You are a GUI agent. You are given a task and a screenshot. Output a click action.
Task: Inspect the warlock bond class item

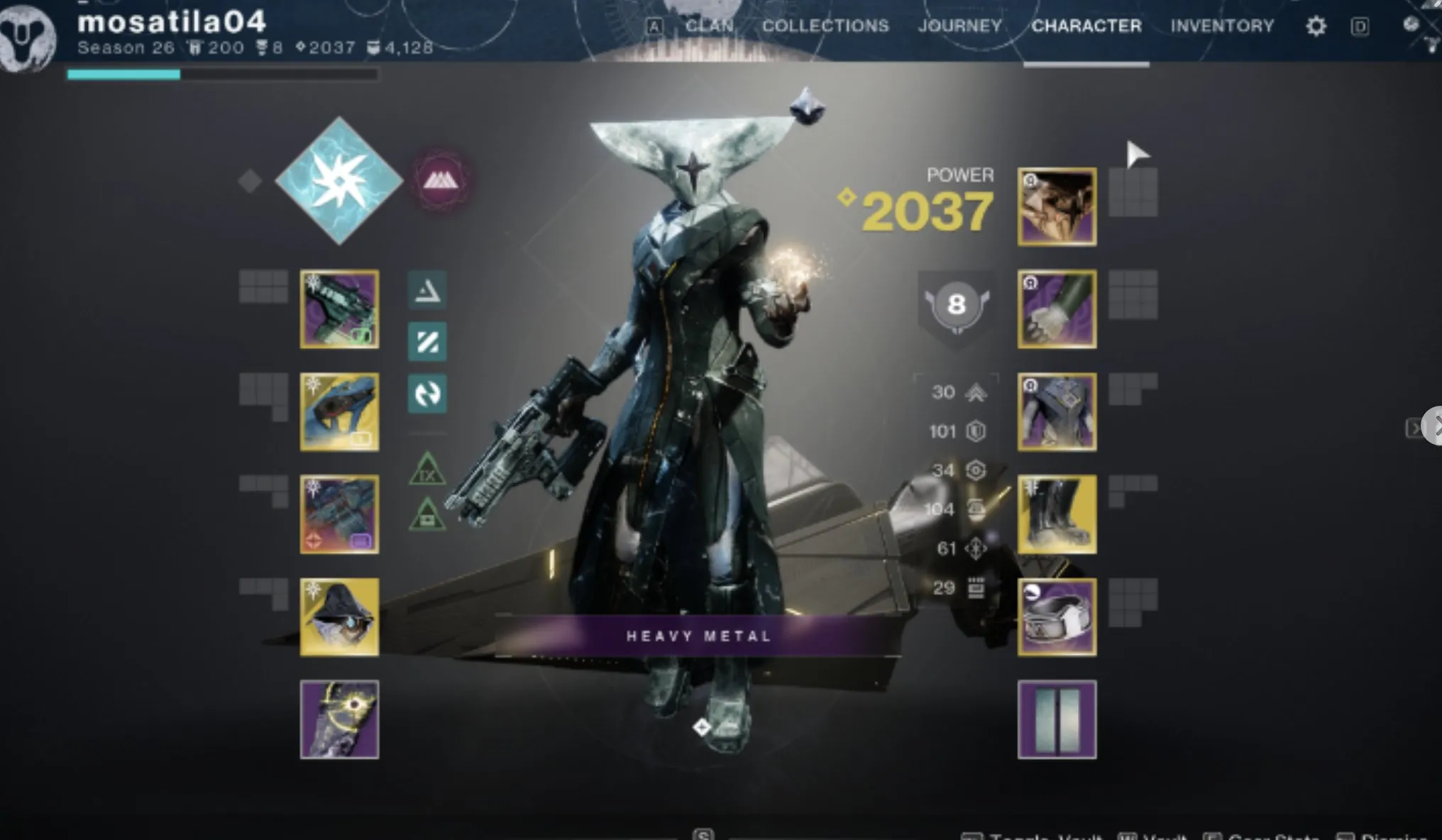[x=1056, y=617]
